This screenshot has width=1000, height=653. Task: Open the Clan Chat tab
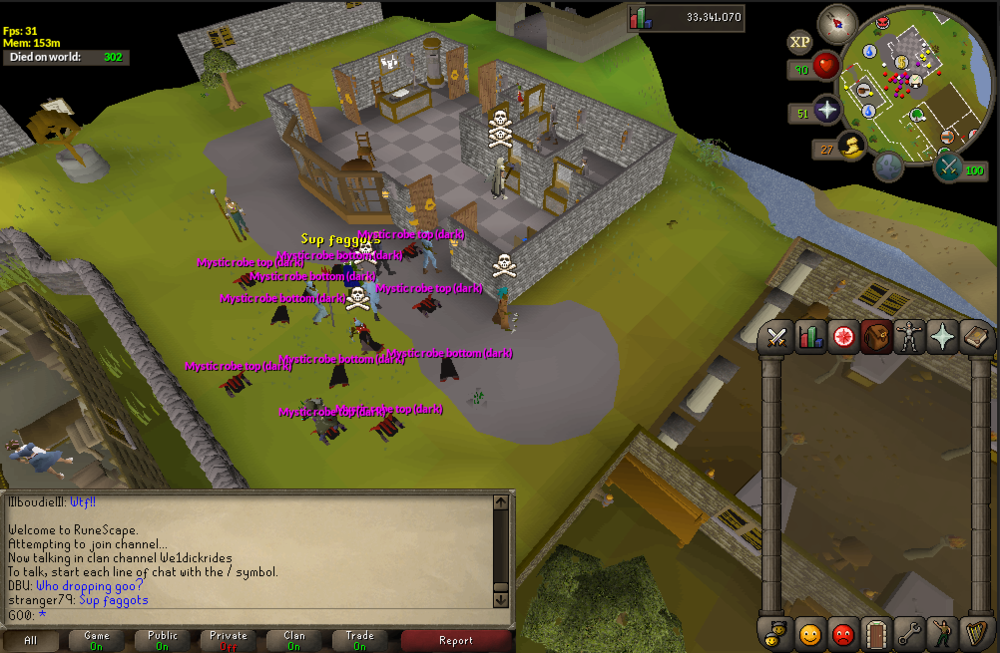(x=776, y=634)
